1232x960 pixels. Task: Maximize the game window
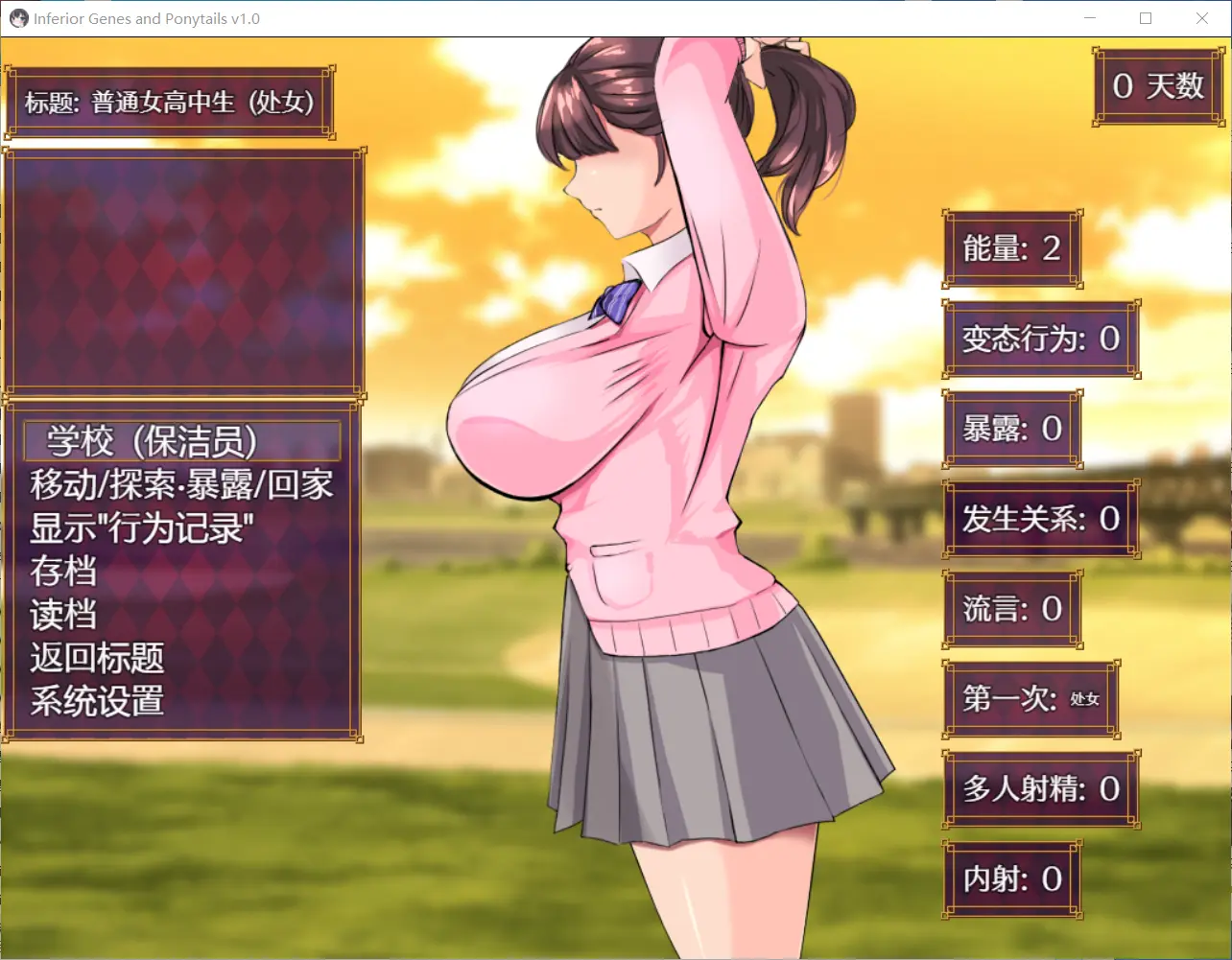tap(1146, 18)
